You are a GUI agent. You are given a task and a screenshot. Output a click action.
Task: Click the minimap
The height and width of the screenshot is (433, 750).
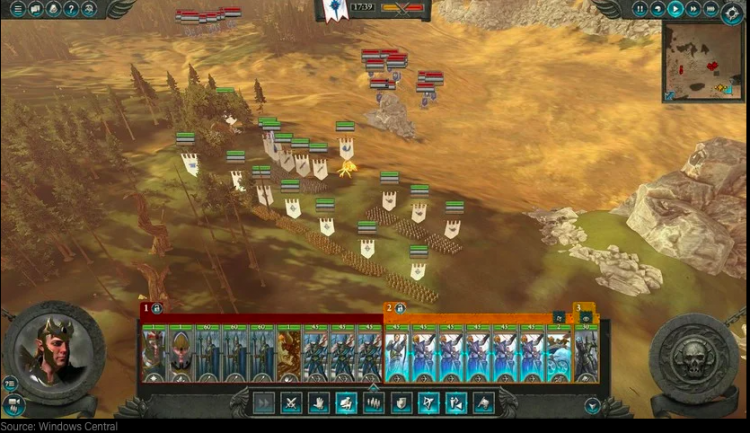coord(702,61)
